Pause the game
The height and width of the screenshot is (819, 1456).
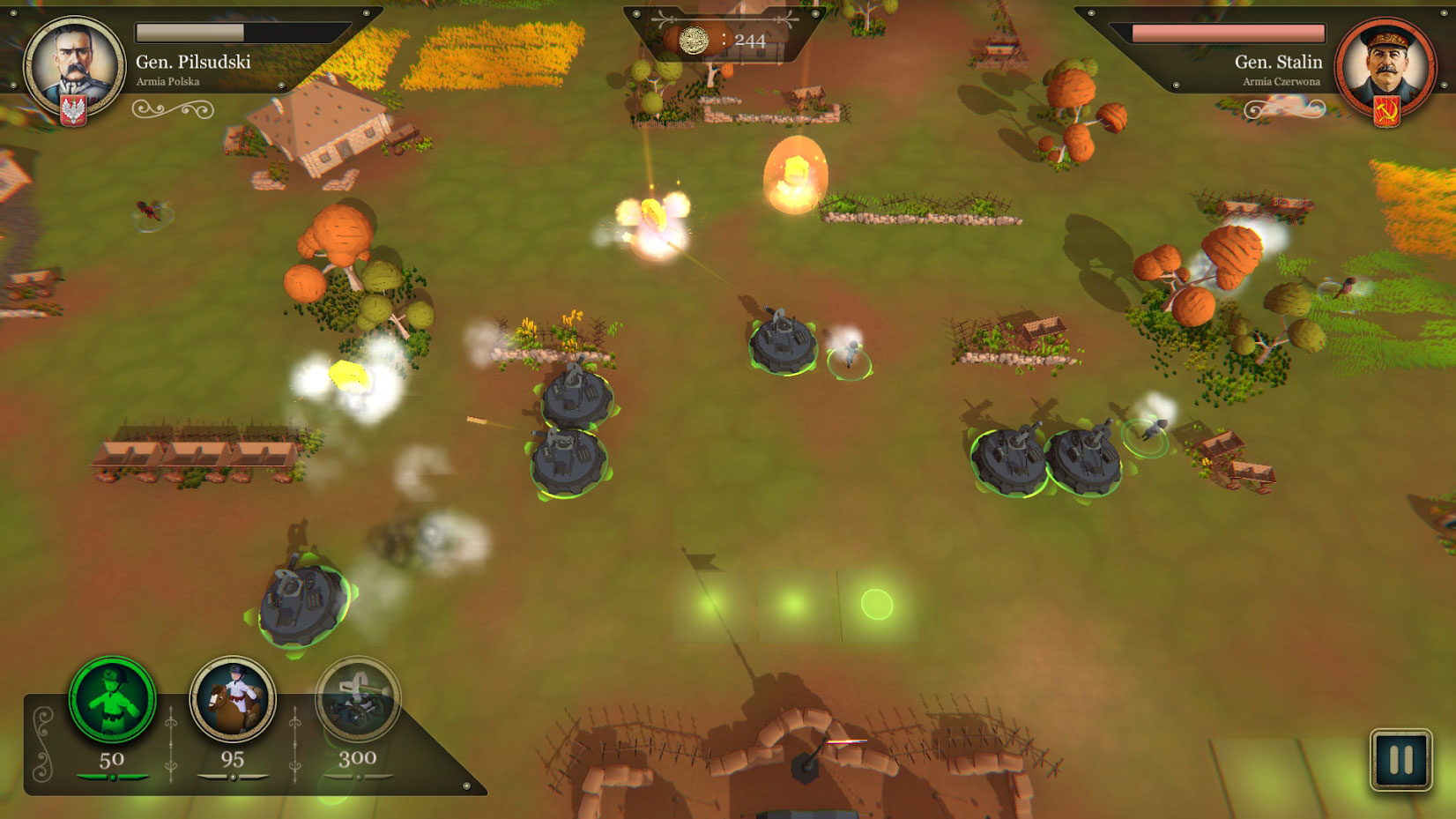1400,759
